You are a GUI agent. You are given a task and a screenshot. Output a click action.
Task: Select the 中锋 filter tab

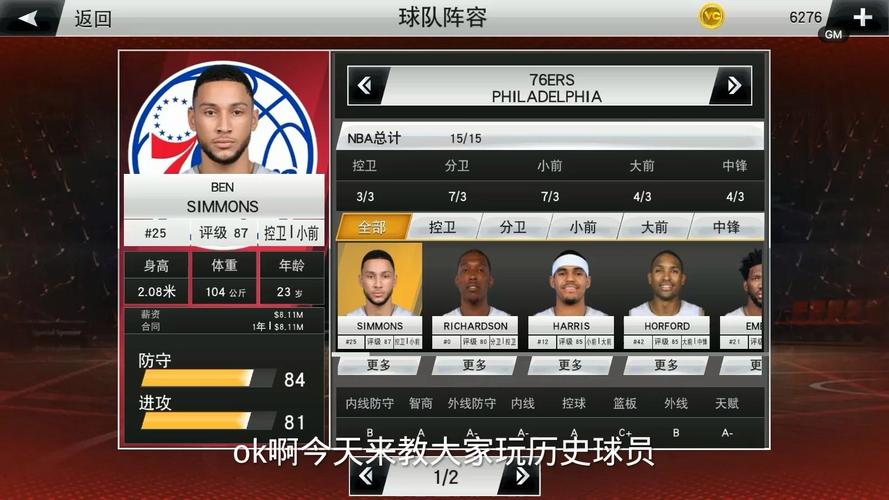pyautogui.click(x=726, y=227)
